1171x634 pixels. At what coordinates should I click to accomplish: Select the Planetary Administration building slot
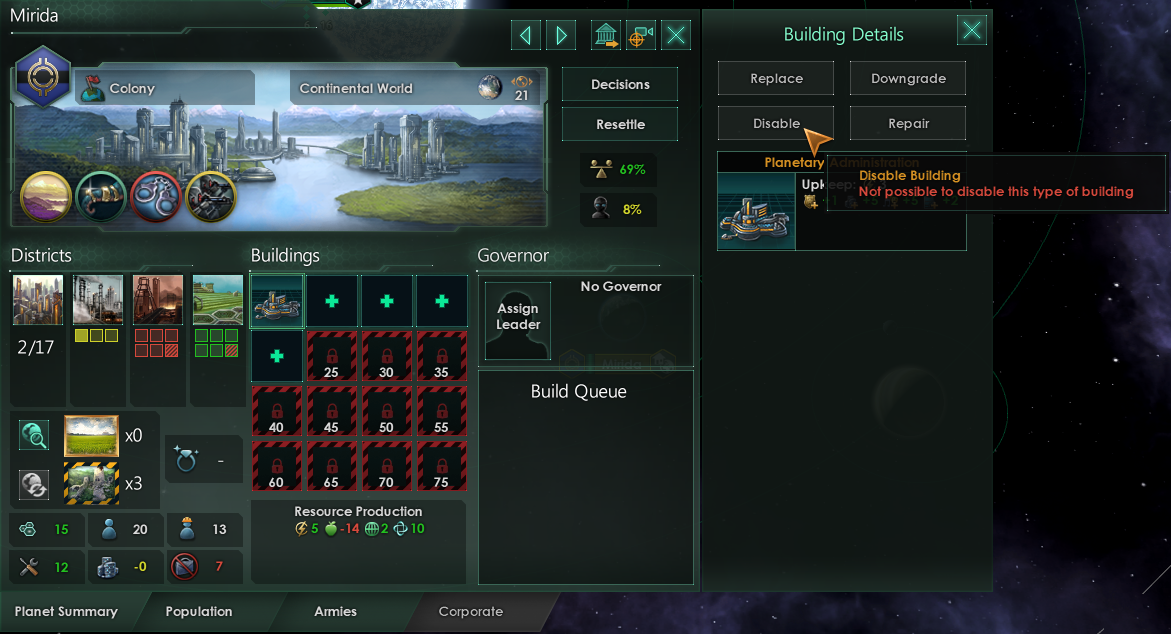coord(276,301)
